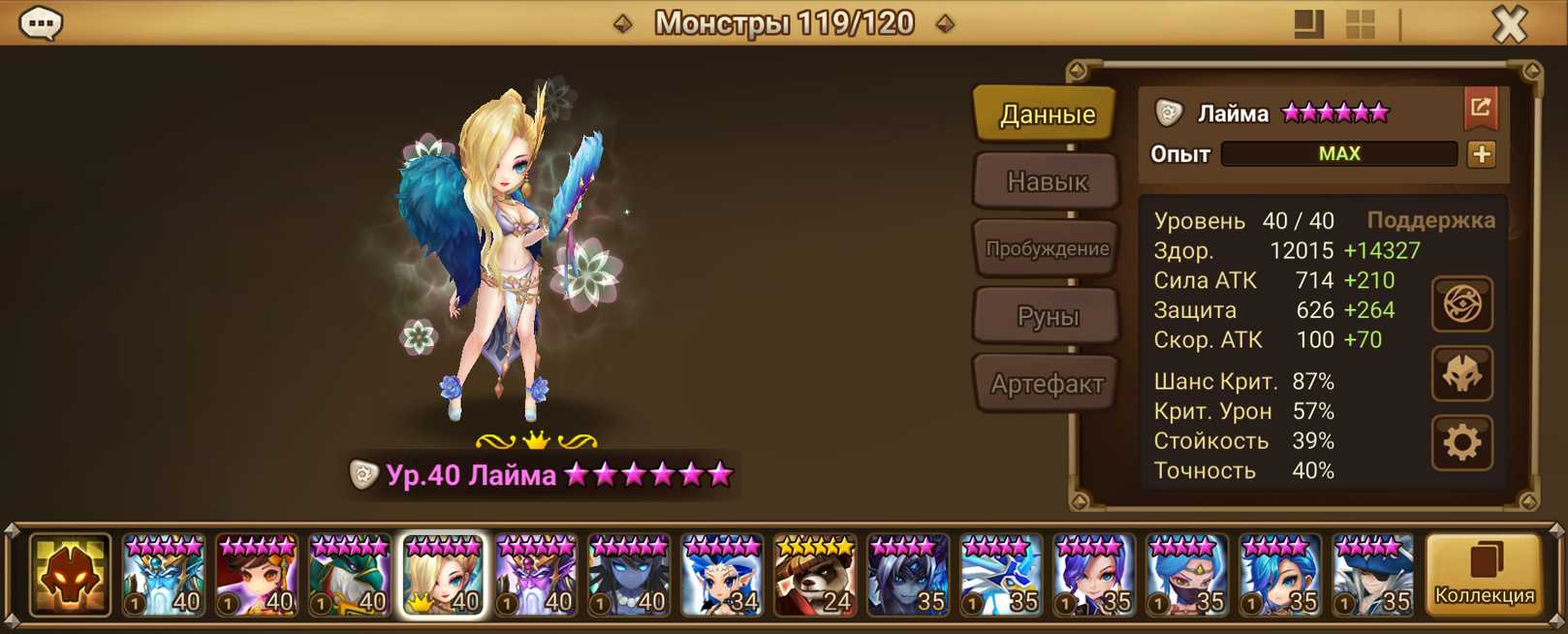This screenshot has height=634, width=1568.
Task: Click the eye emblem button
Action: 1462,304
